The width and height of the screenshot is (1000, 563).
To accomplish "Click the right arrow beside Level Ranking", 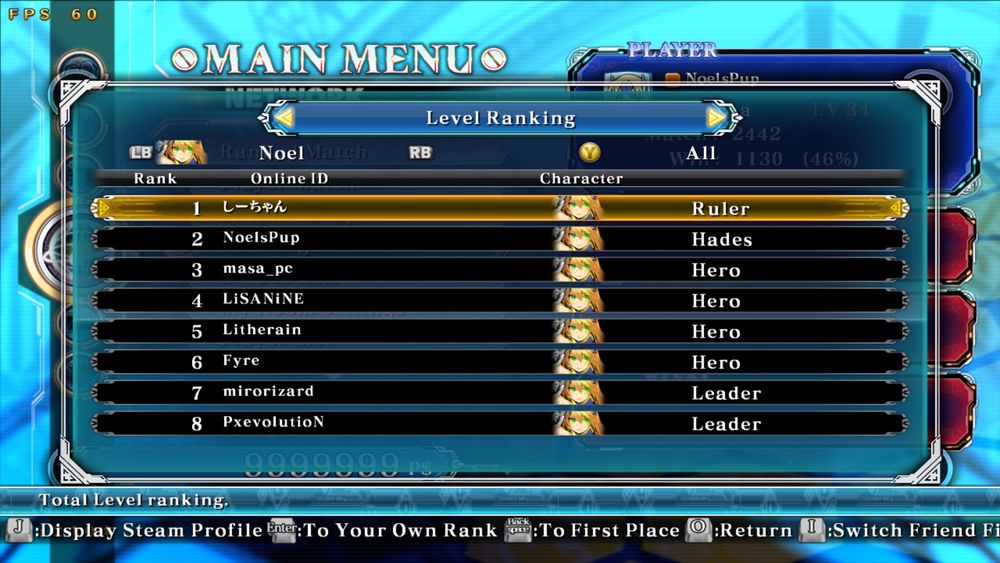I will [x=716, y=118].
